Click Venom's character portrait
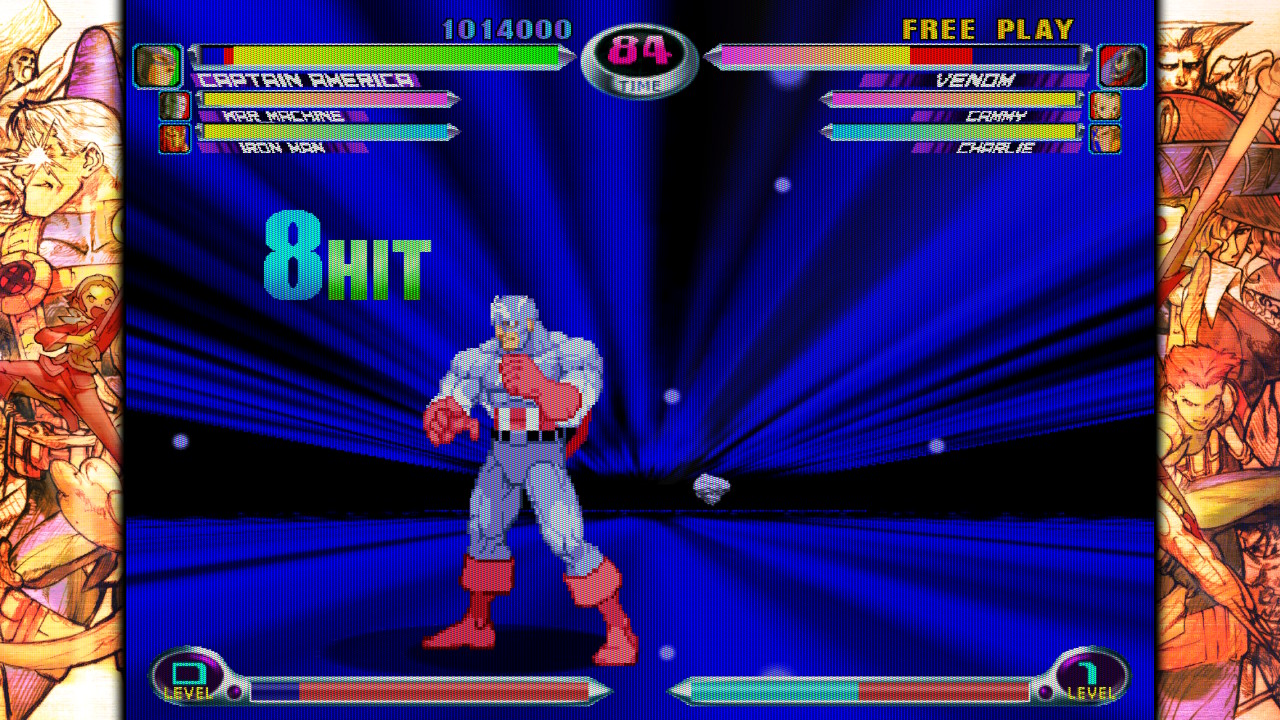Screen dimensions: 1280x720 [x=1122, y=66]
